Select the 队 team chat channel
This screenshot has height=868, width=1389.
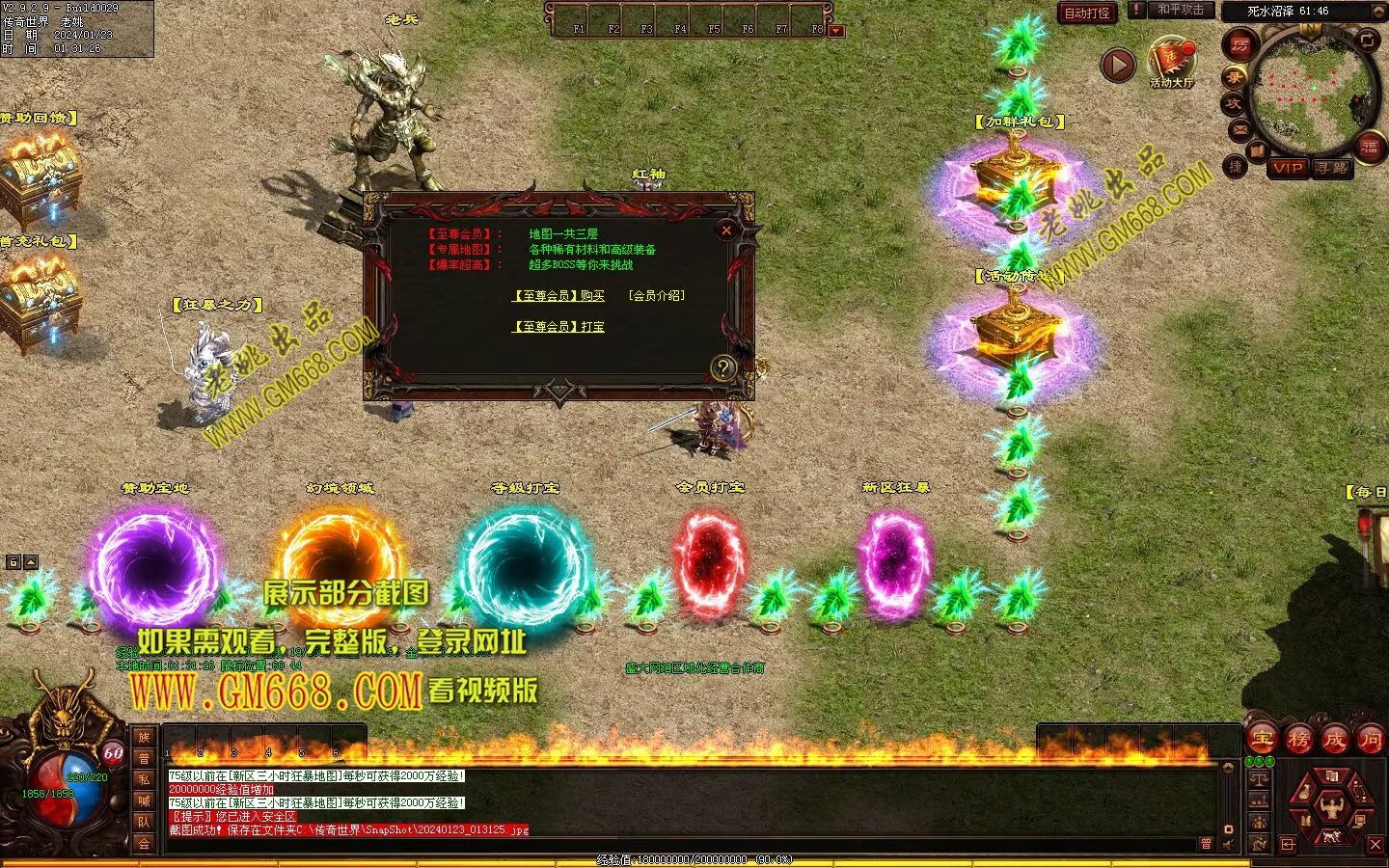coord(144,822)
